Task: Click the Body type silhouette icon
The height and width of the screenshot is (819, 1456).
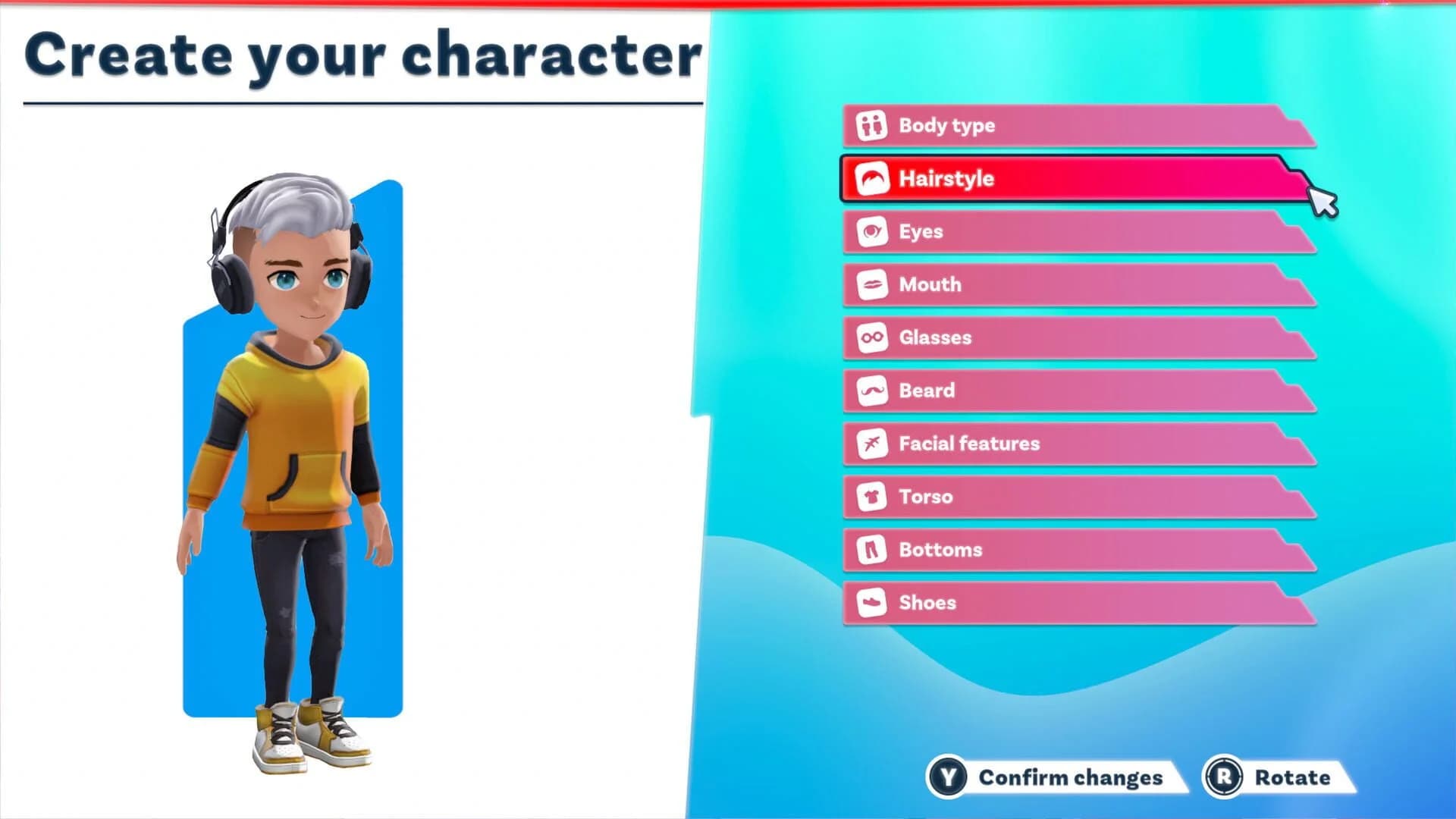Action: click(x=871, y=125)
